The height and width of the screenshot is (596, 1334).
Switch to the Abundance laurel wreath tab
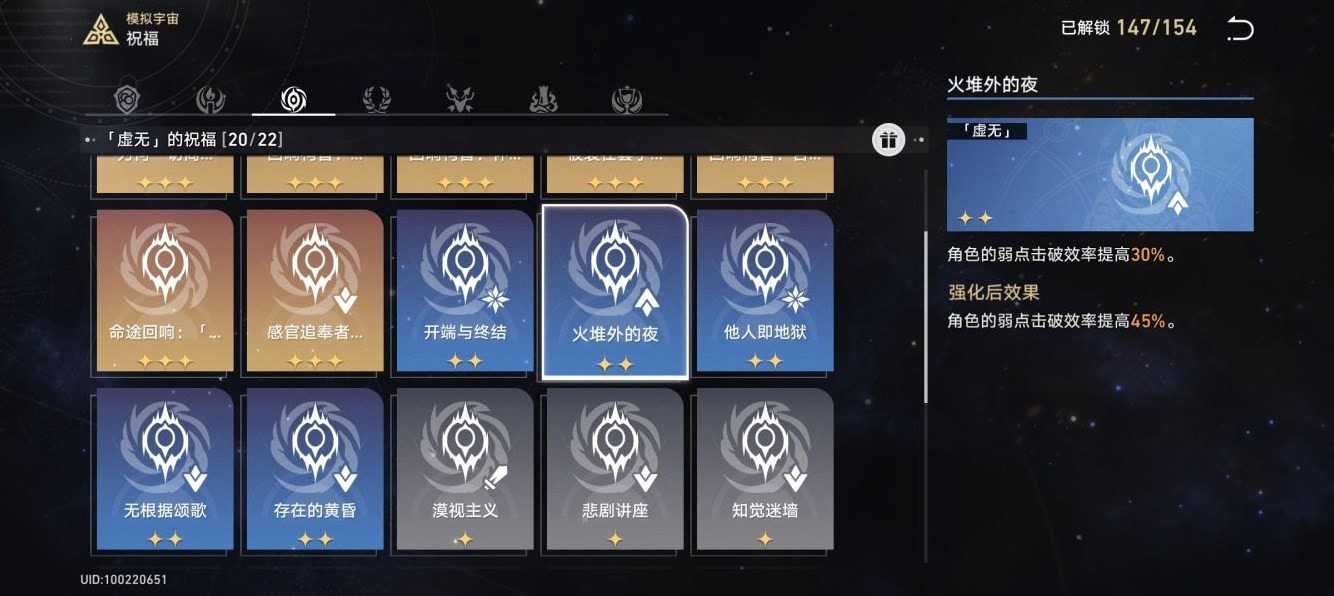pos(376,99)
